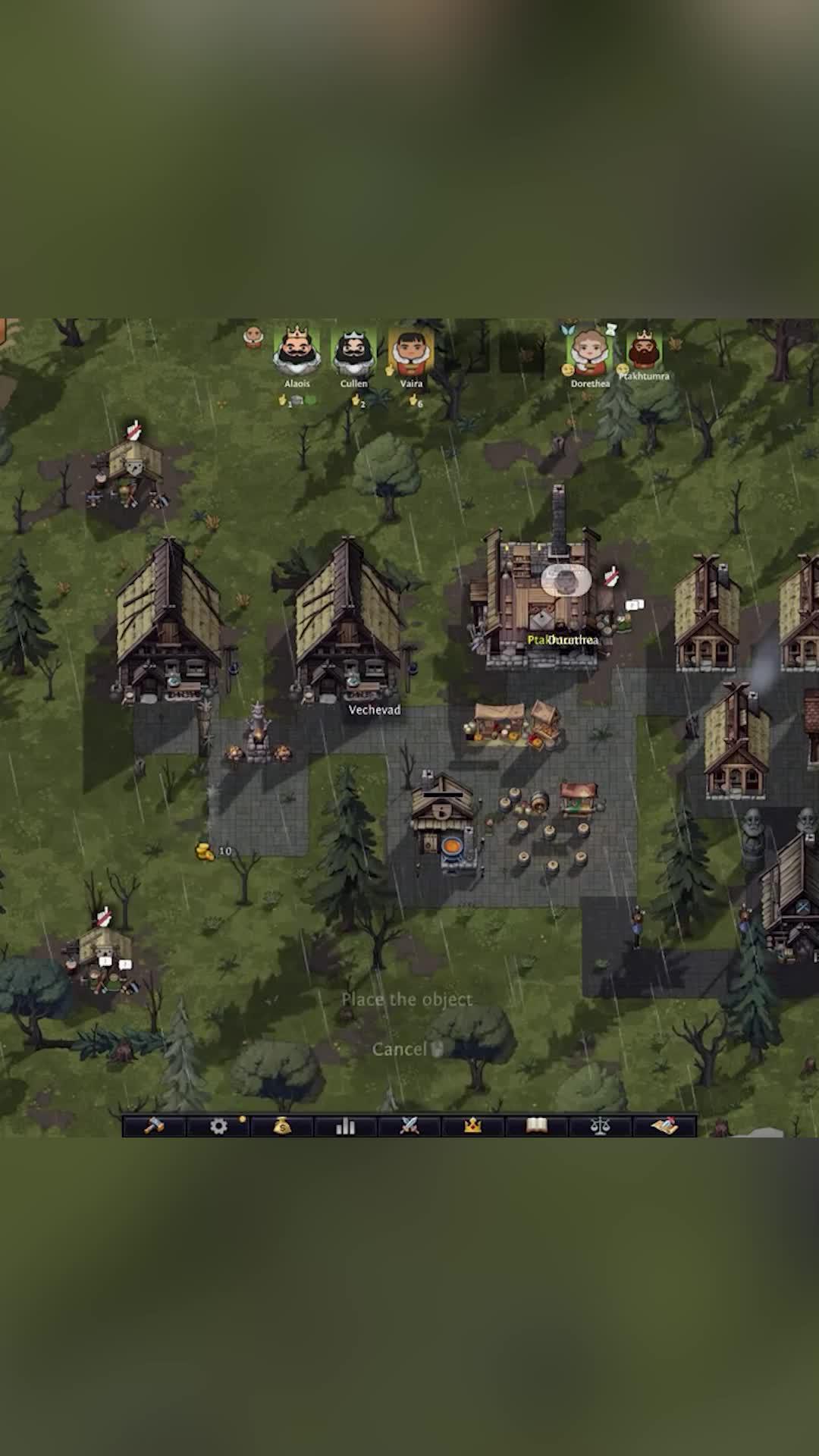
Task: Select the Ptakhtumra character portrait
Action: click(x=644, y=350)
